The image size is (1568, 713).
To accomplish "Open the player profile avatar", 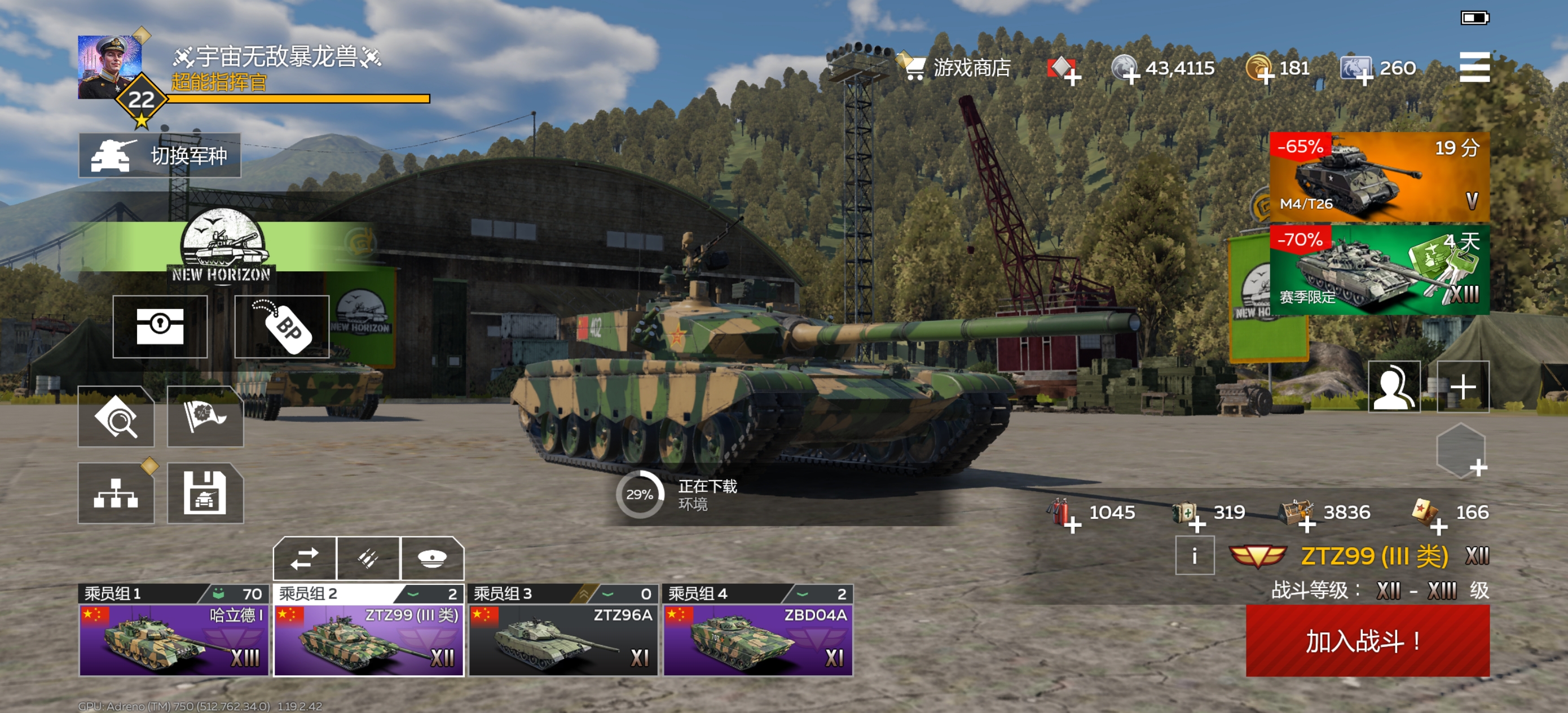I will coord(109,67).
